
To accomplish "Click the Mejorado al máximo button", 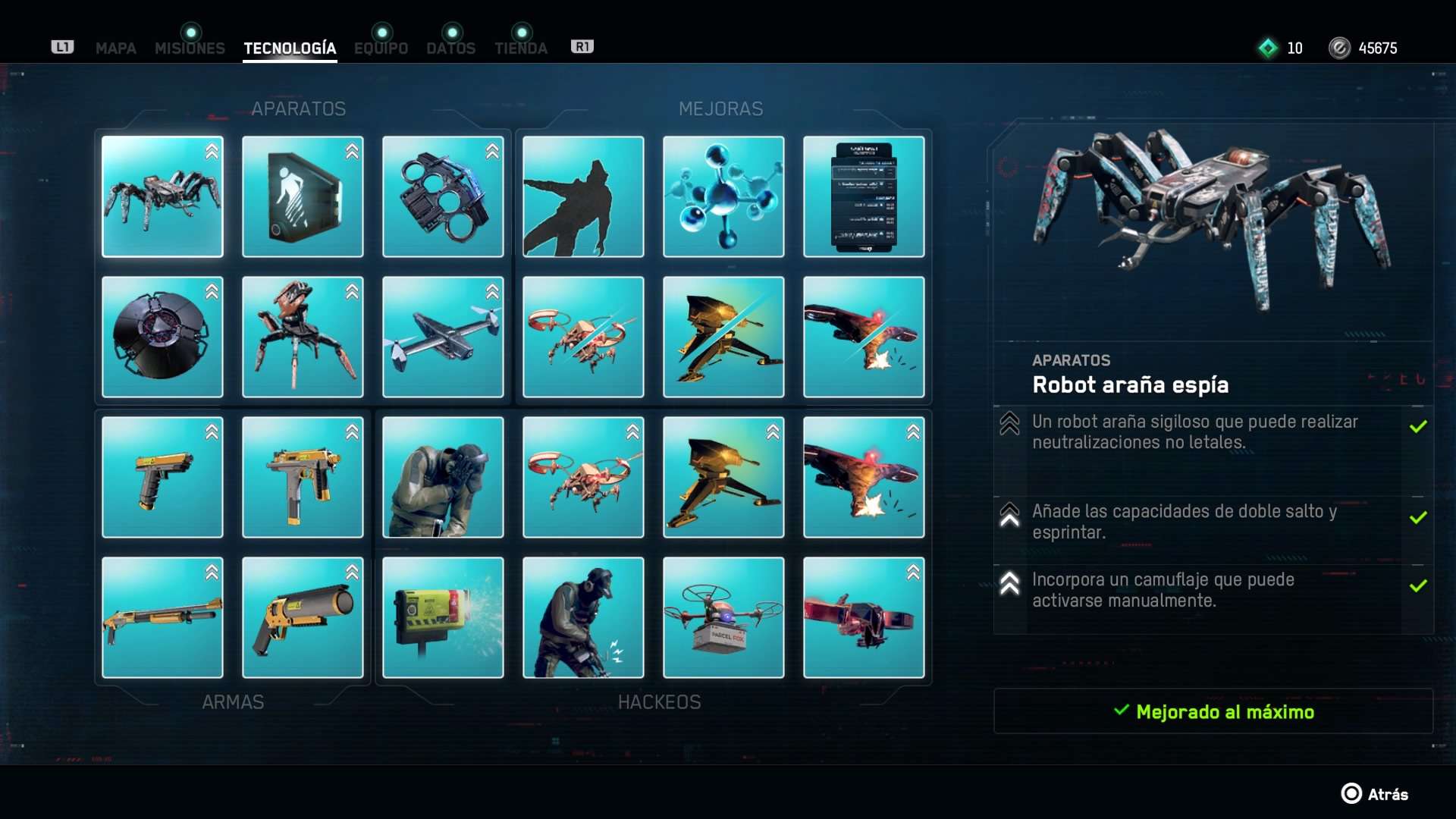I will [1213, 711].
